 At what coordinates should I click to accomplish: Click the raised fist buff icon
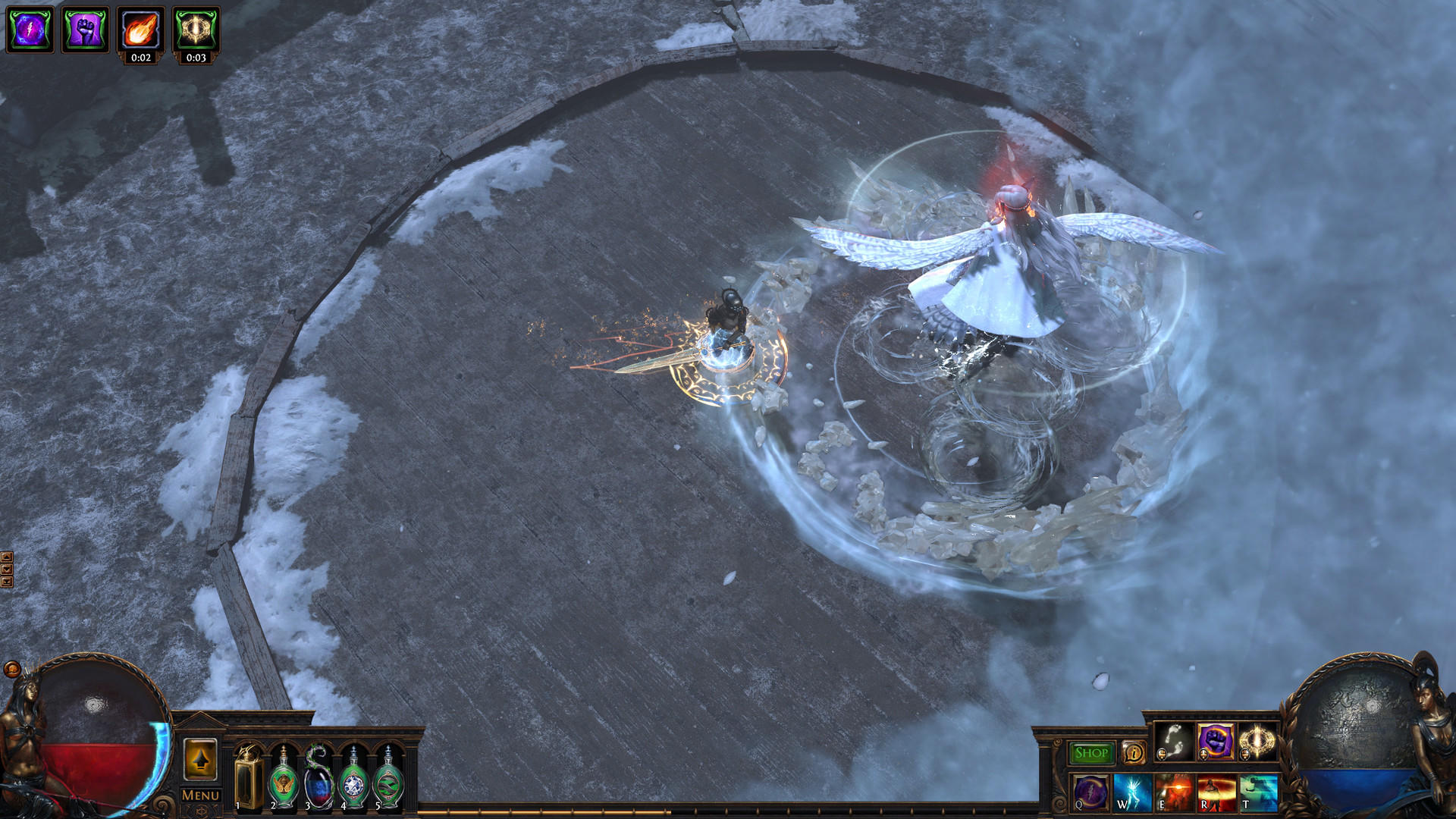point(83,29)
